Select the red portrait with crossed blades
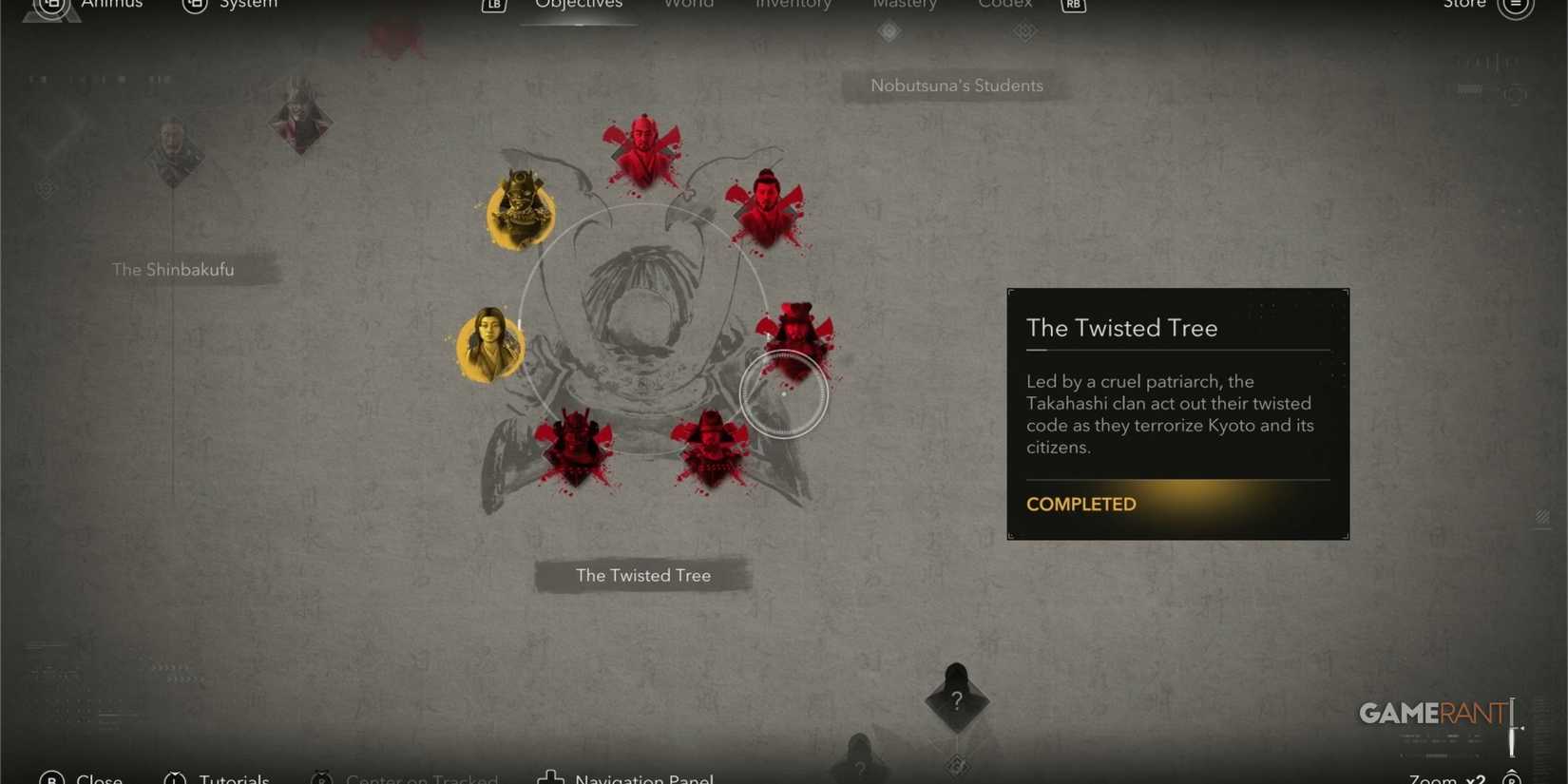The height and width of the screenshot is (784, 1568). [x=766, y=204]
